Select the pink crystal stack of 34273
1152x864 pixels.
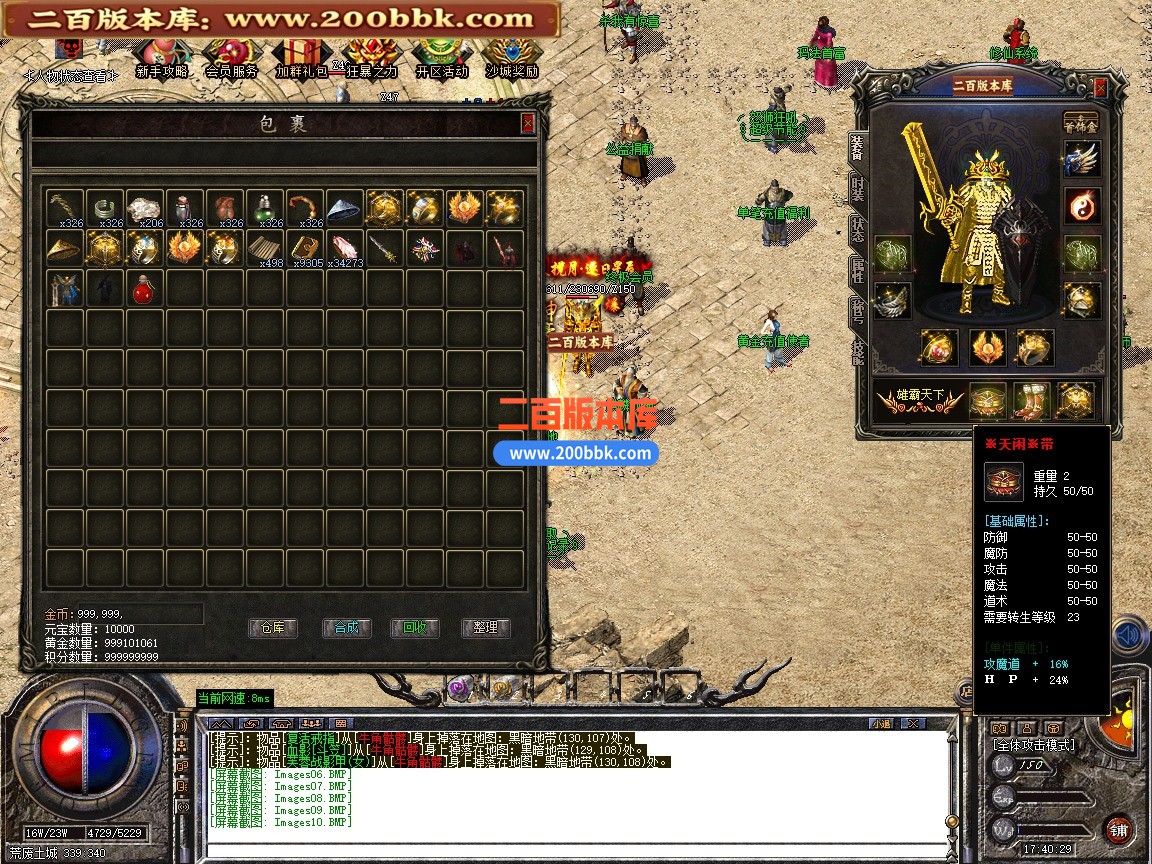(345, 247)
